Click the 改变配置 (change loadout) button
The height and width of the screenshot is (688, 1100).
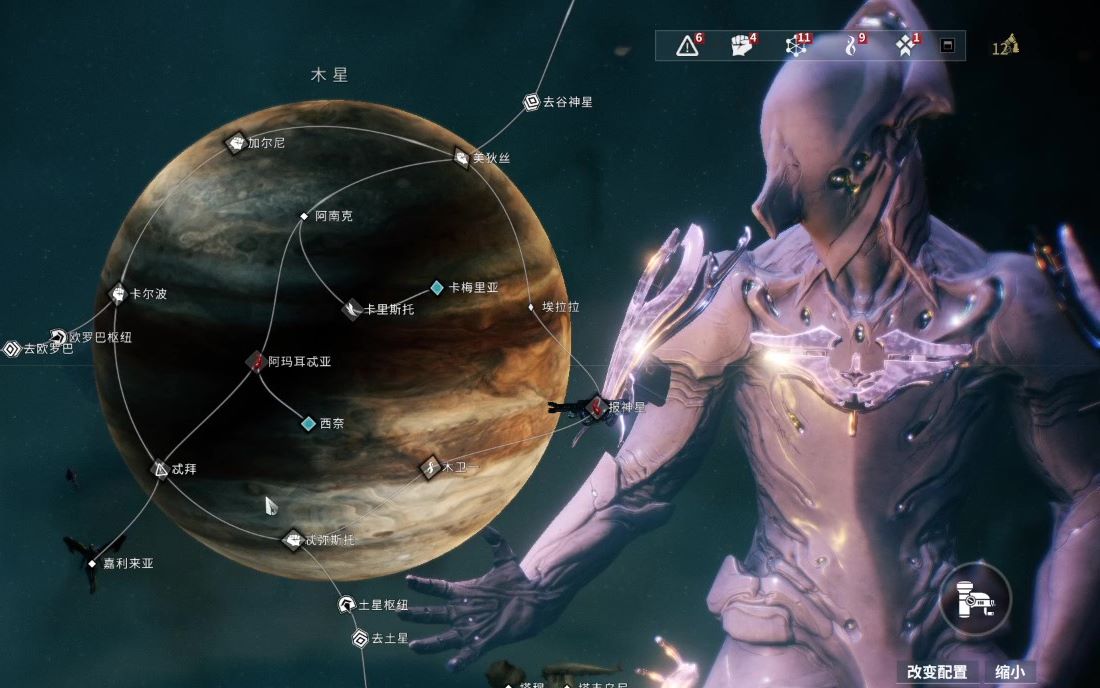937,672
